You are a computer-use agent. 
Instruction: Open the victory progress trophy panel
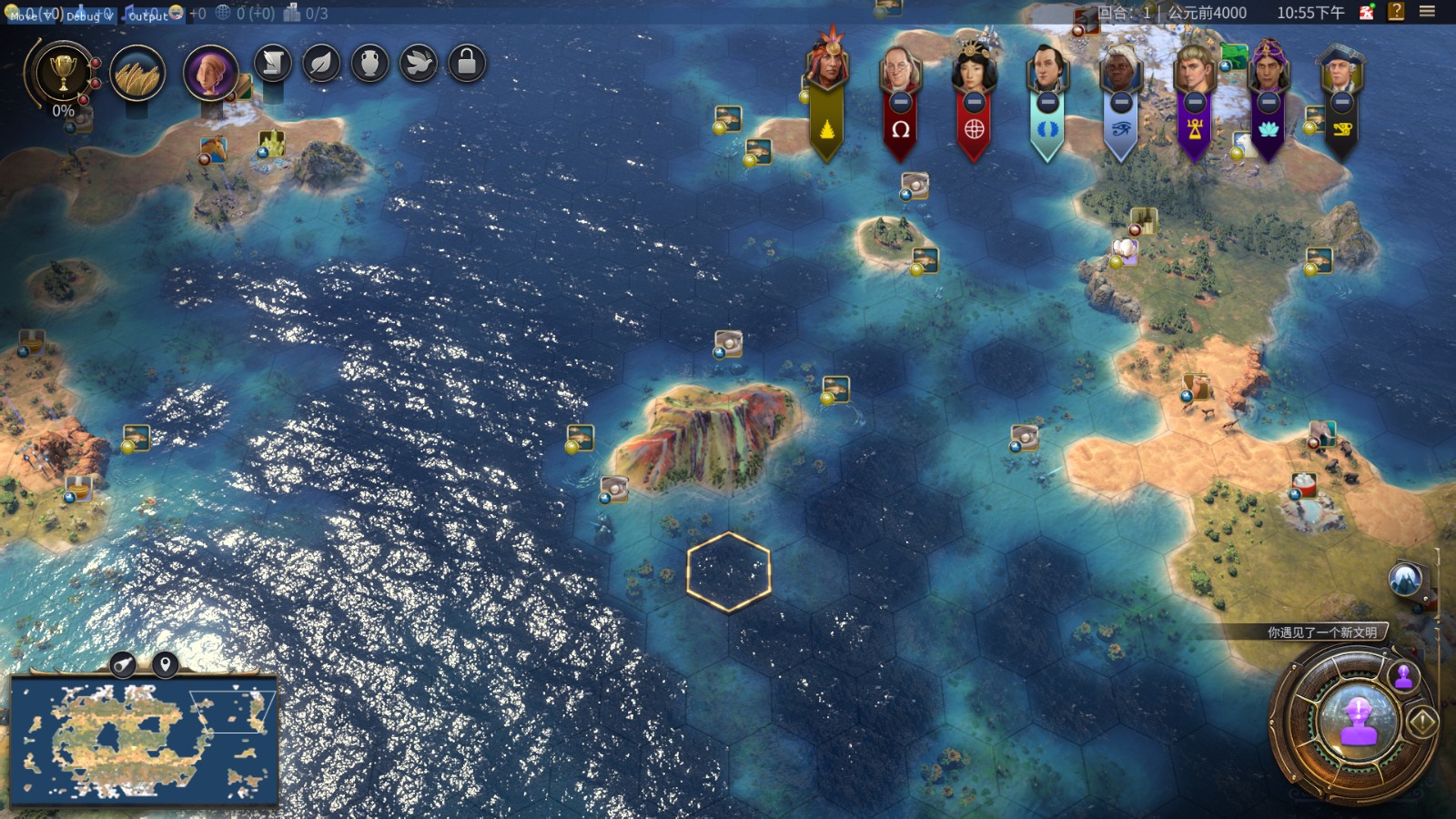[62, 73]
